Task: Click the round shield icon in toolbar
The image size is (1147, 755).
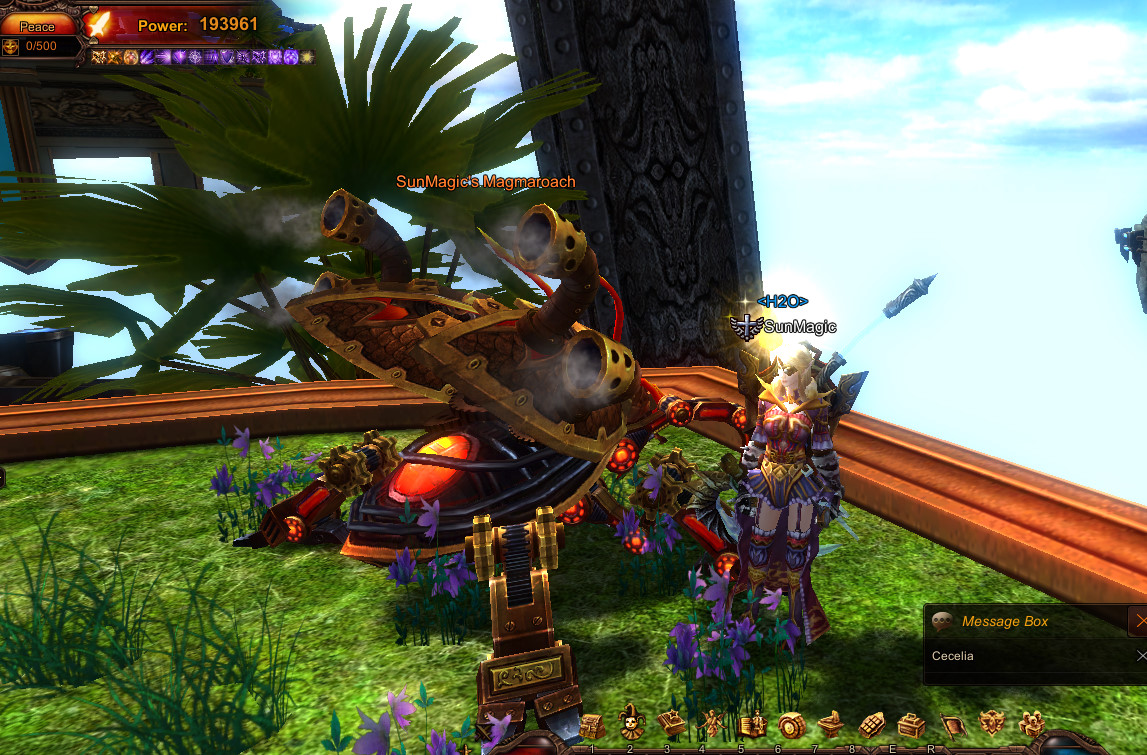Action: [790, 724]
